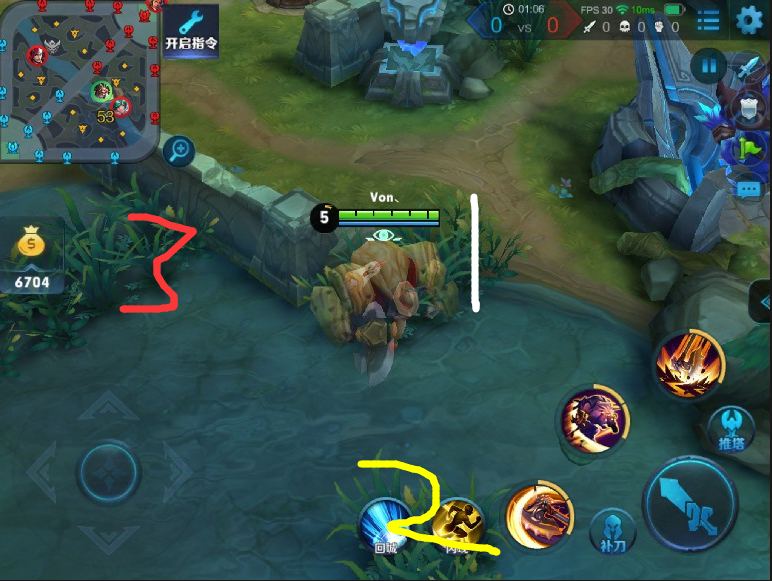The image size is (772, 581).
Task: Cast the ground-smash ultimate skill
Action: click(690, 363)
